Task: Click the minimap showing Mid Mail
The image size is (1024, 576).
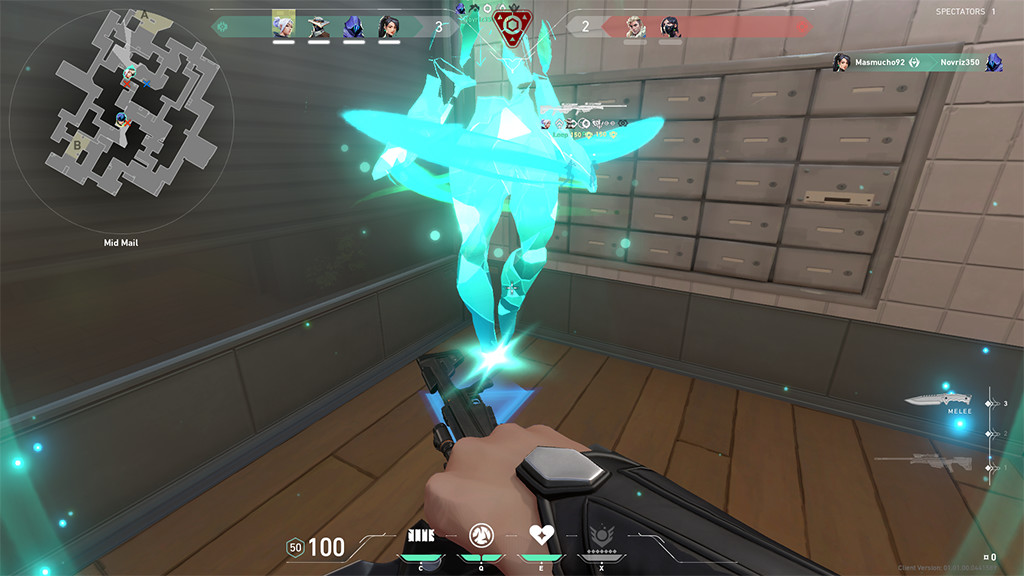Action: tap(120, 118)
